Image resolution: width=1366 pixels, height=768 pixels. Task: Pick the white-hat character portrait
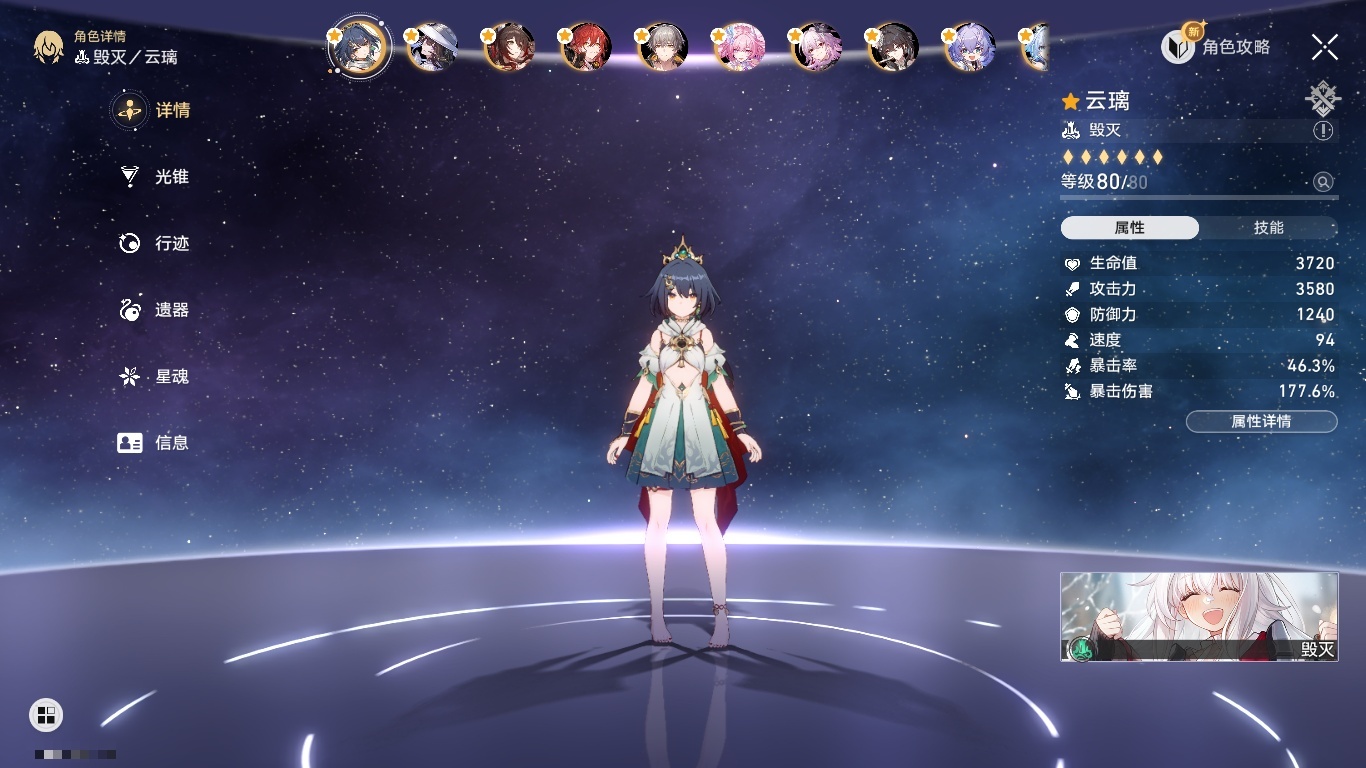[433, 47]
